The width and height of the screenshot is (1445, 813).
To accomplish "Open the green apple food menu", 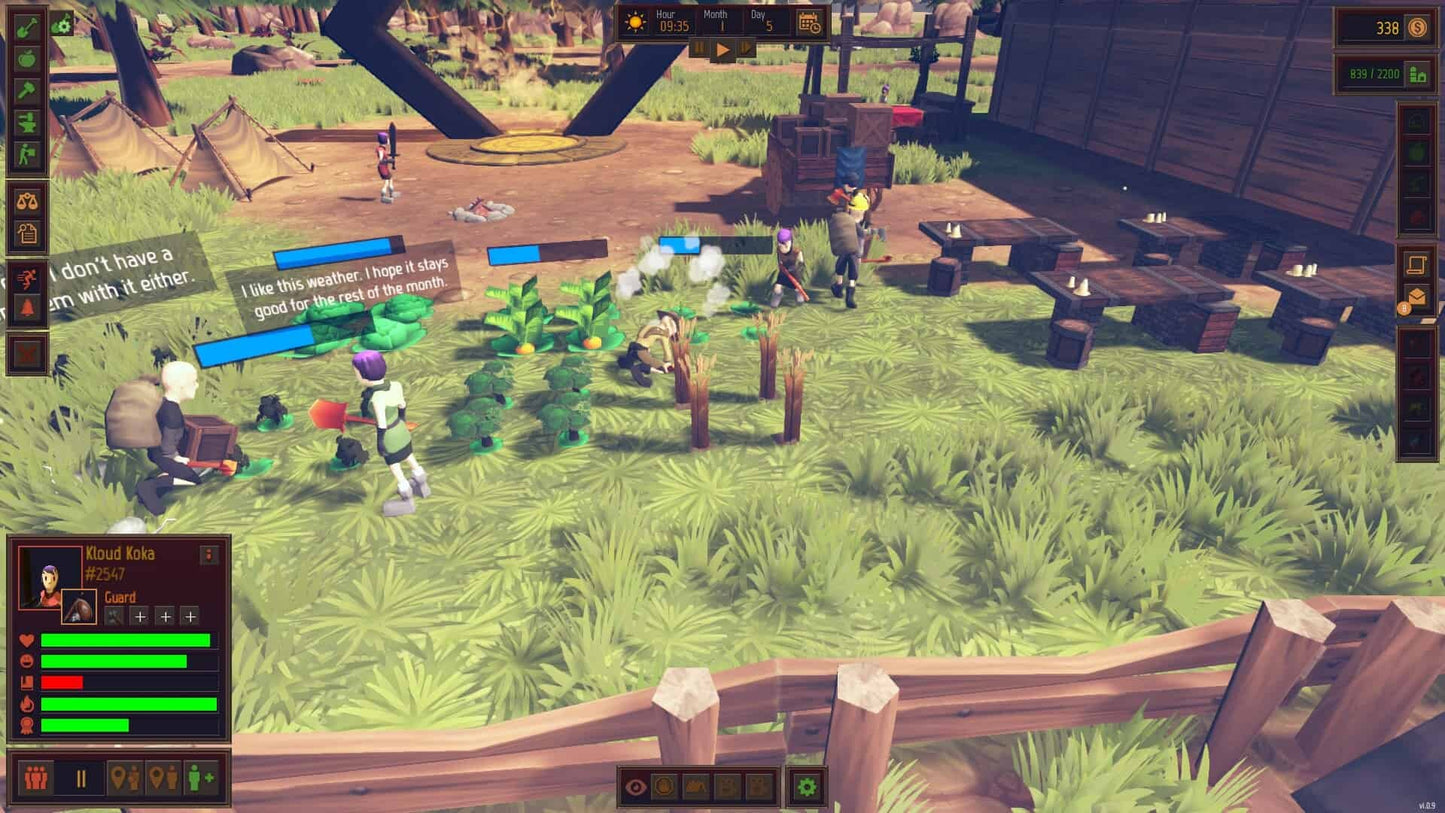I will point(27,59).
